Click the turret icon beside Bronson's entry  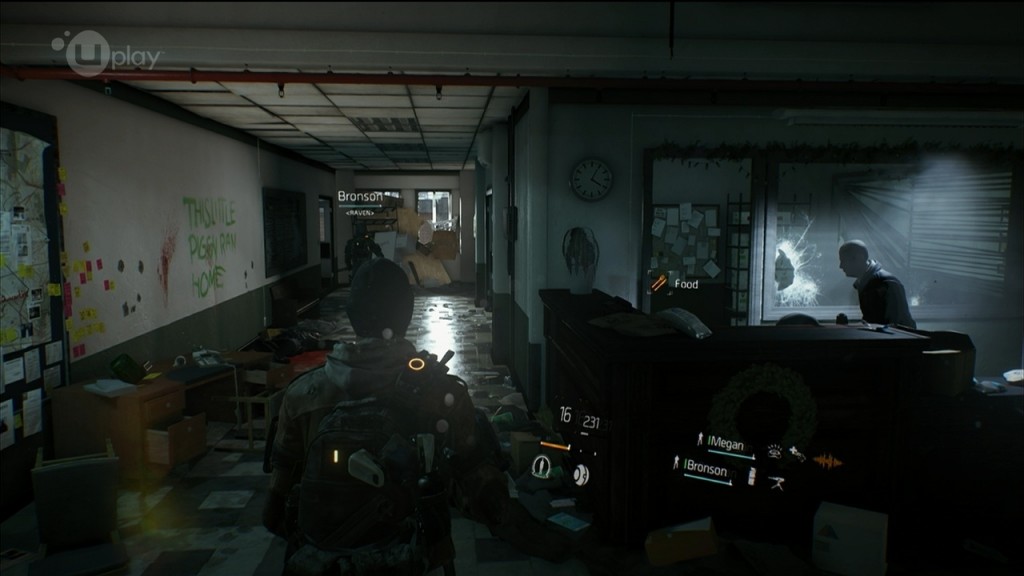point(777,481)
